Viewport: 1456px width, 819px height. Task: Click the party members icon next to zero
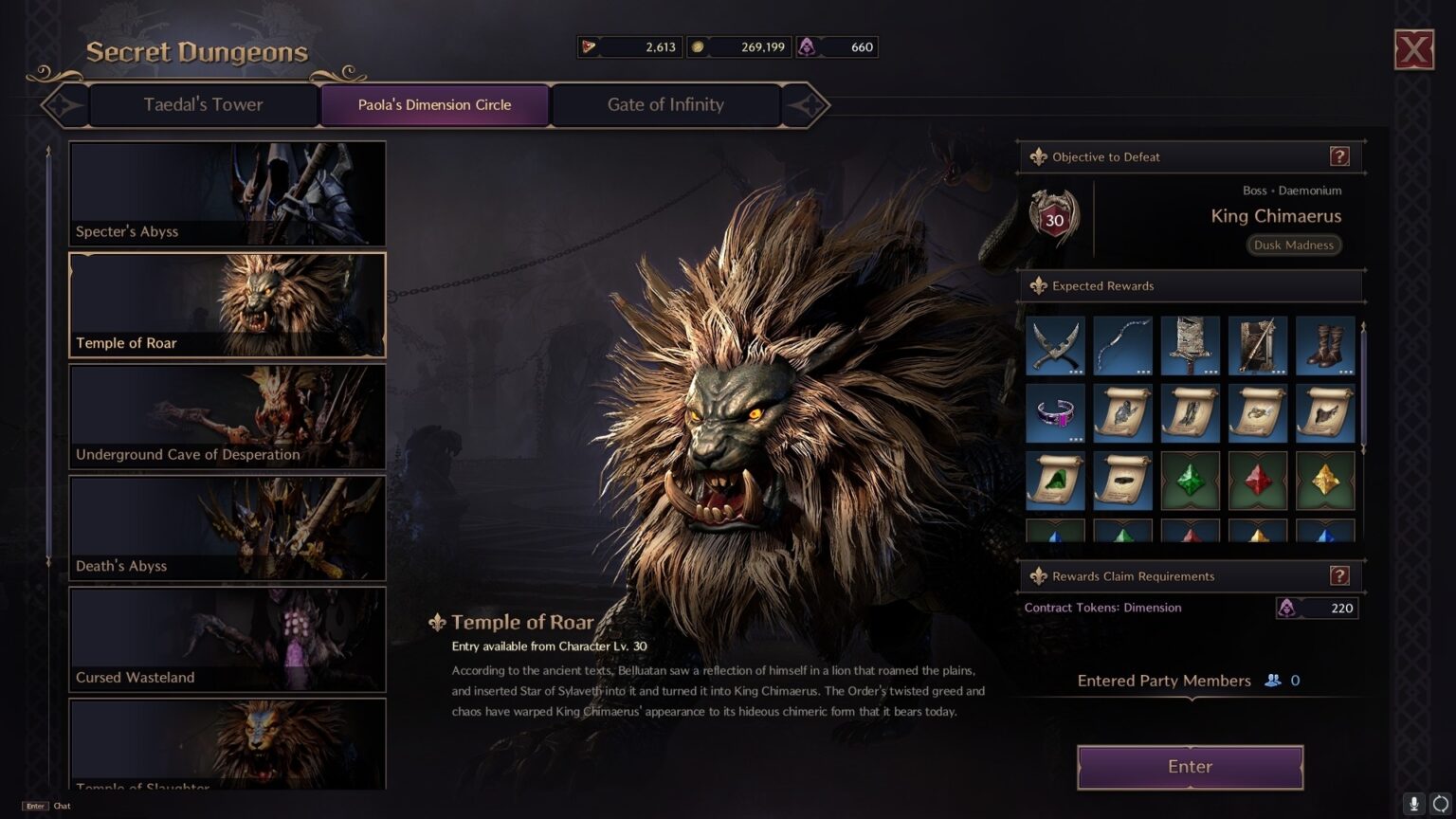pyautogui.click(x=1270, y=680)
